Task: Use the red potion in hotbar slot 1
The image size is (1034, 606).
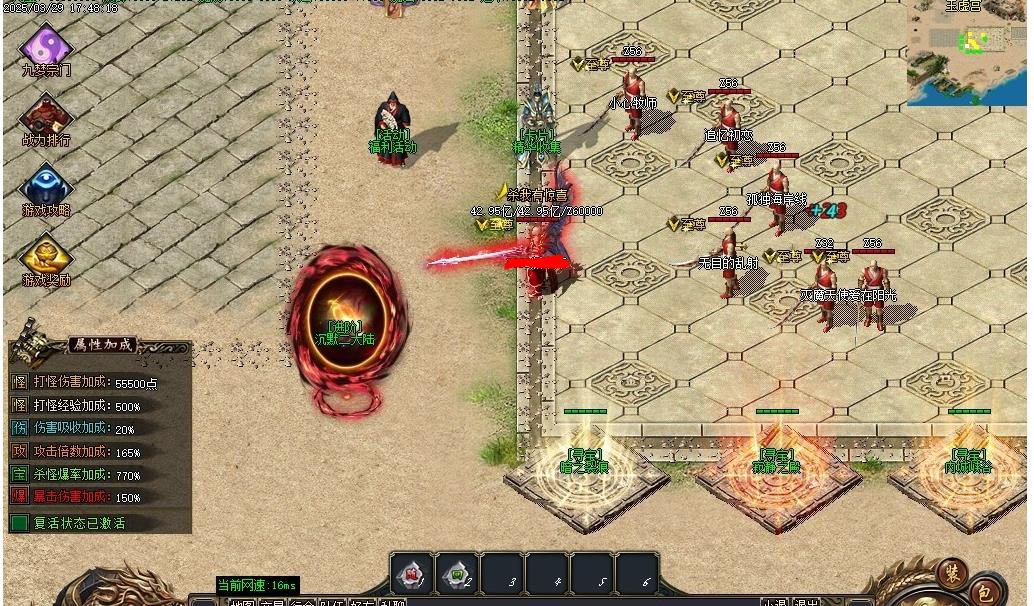Action: coord(411,574)
